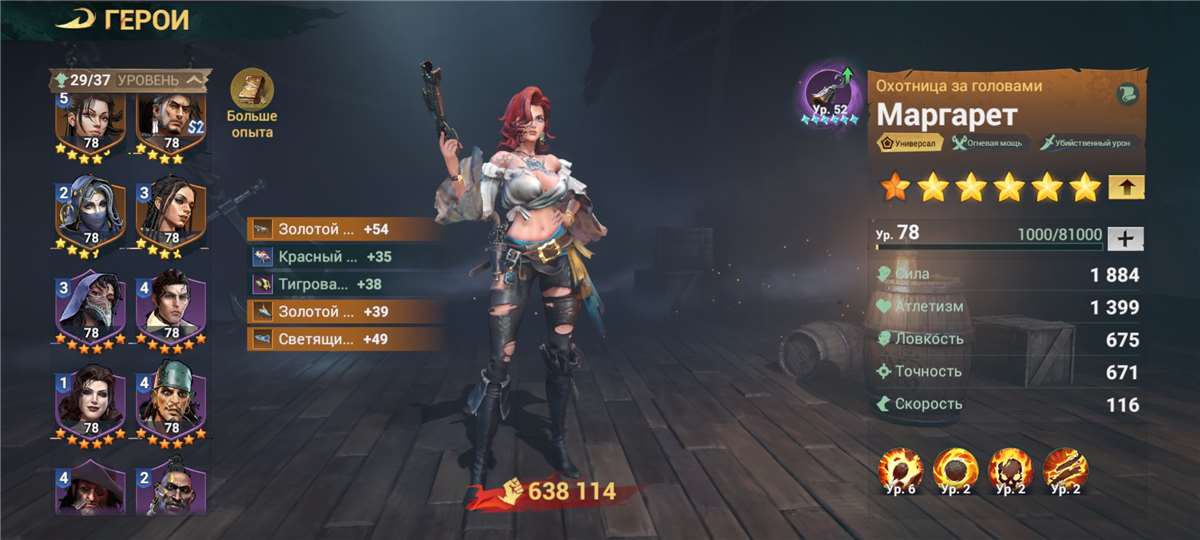
Task: Select the hooded blue-masked hero portrait
Action: point(89,214)
